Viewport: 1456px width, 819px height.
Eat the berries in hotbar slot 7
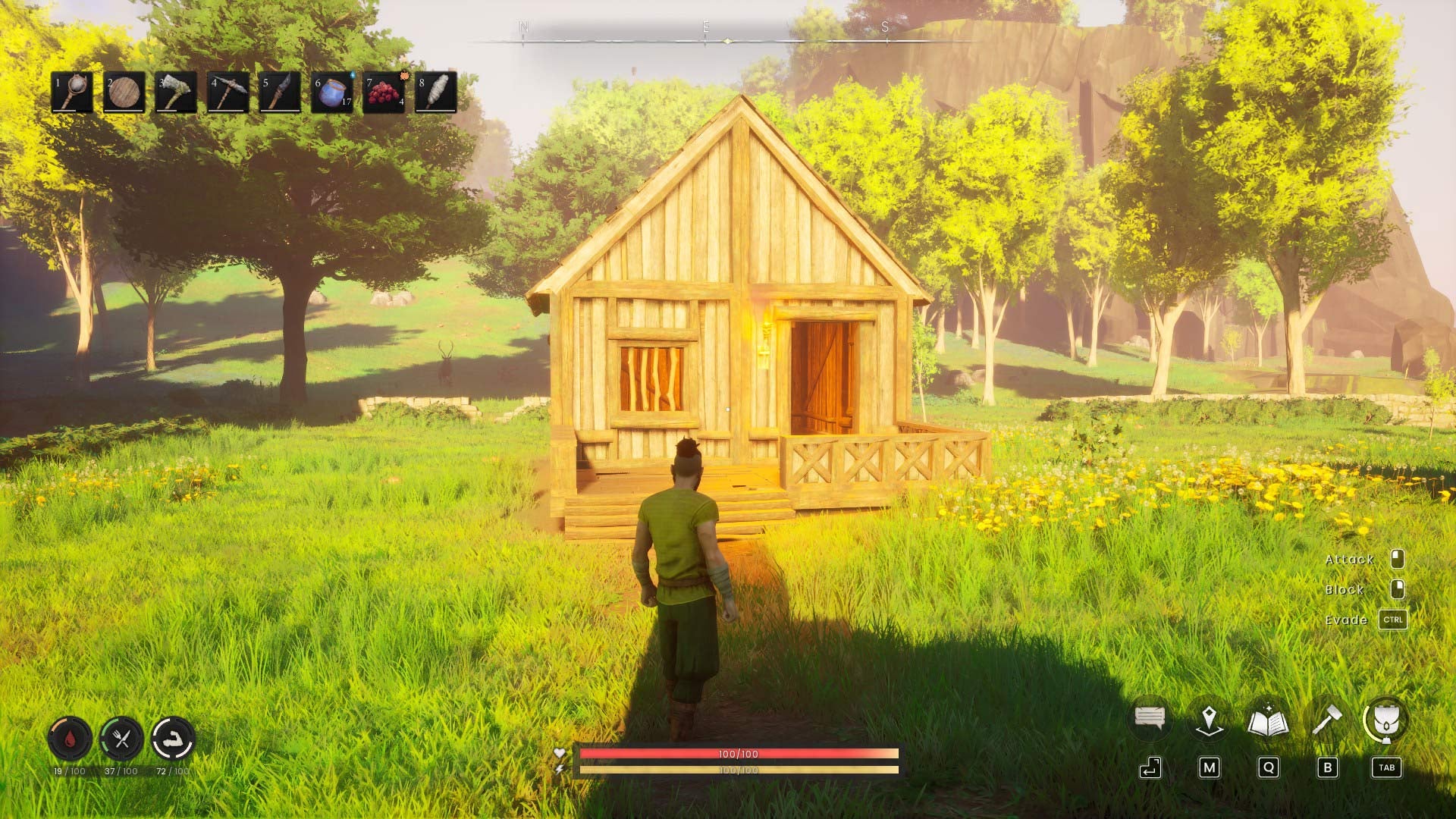pyautogui.click(x=384, y=93)
